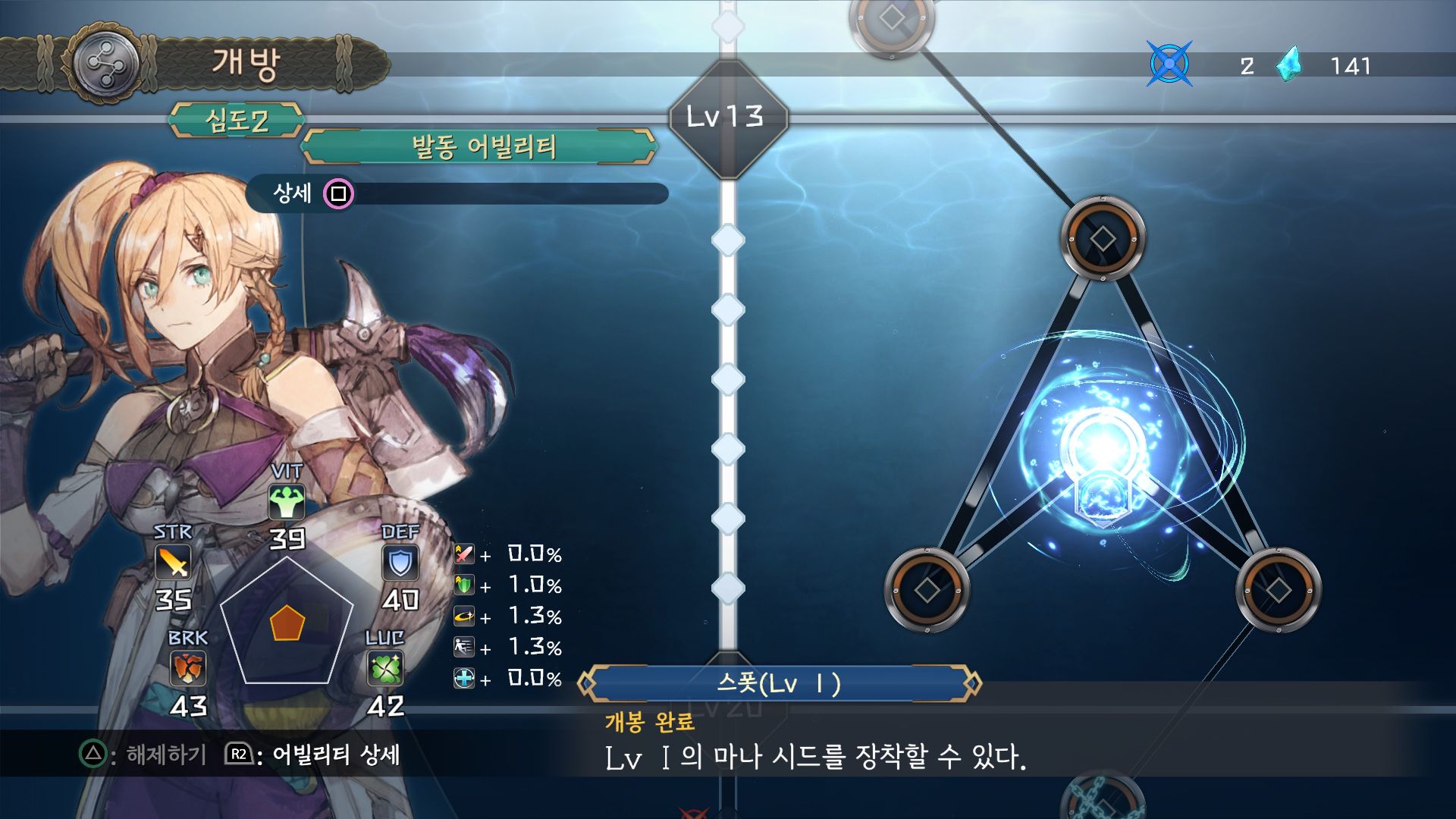Click the 스폿(Lv I) node name banner
Viewport: 1456px width, 819px height.
click(x=779, y=684)
